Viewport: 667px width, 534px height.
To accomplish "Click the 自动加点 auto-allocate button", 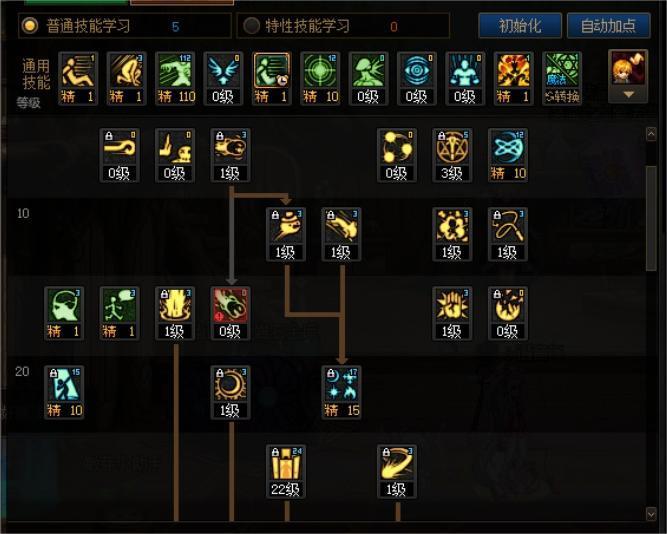I will click(x=608, y=25).
